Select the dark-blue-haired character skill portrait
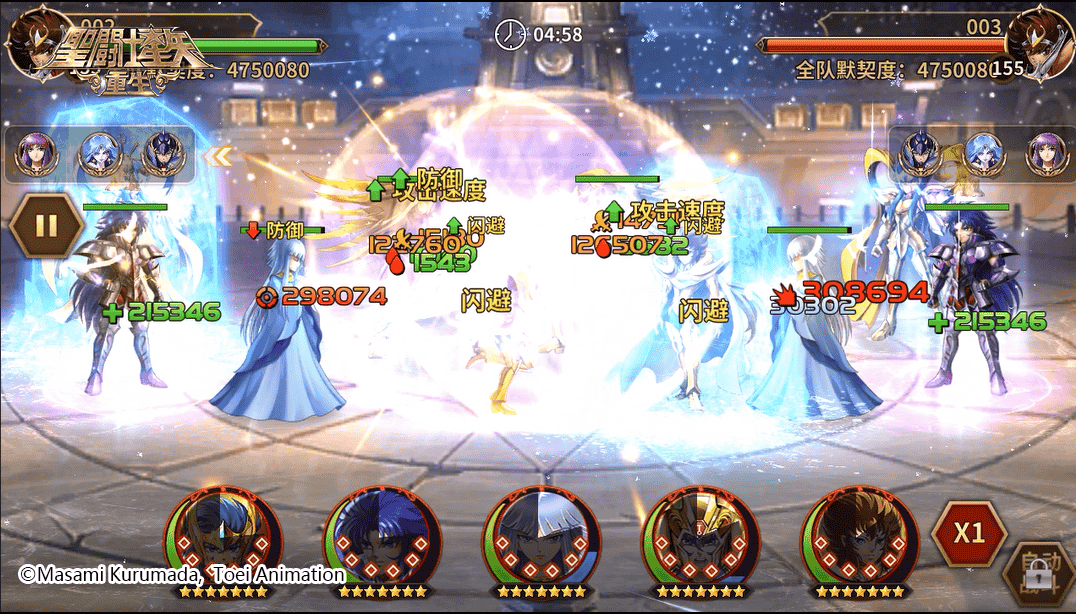Viewport: 1076px width, 614px height. (381, 541)
